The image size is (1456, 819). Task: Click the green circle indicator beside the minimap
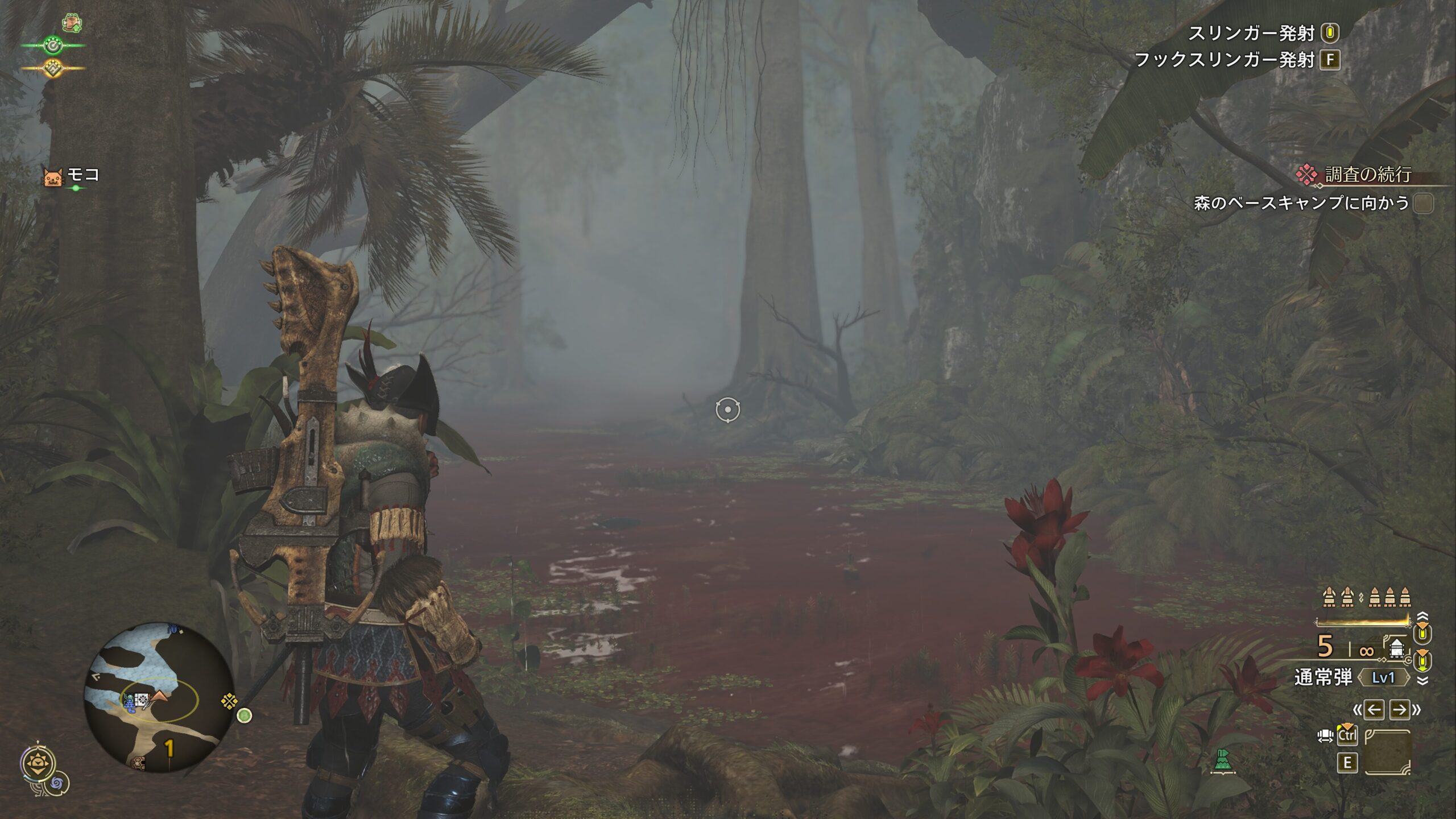tap(245, 715)
